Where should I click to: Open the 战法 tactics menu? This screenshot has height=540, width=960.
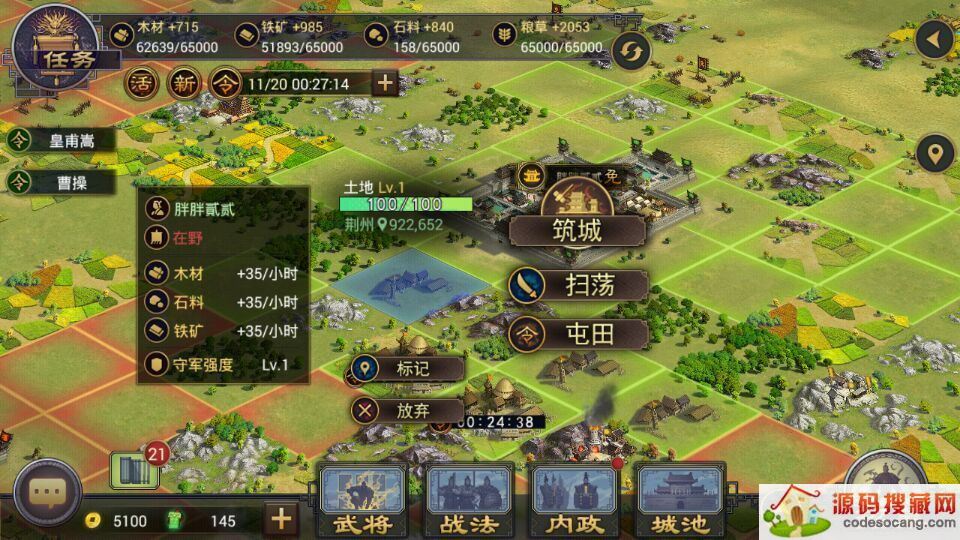click(464, 500)
